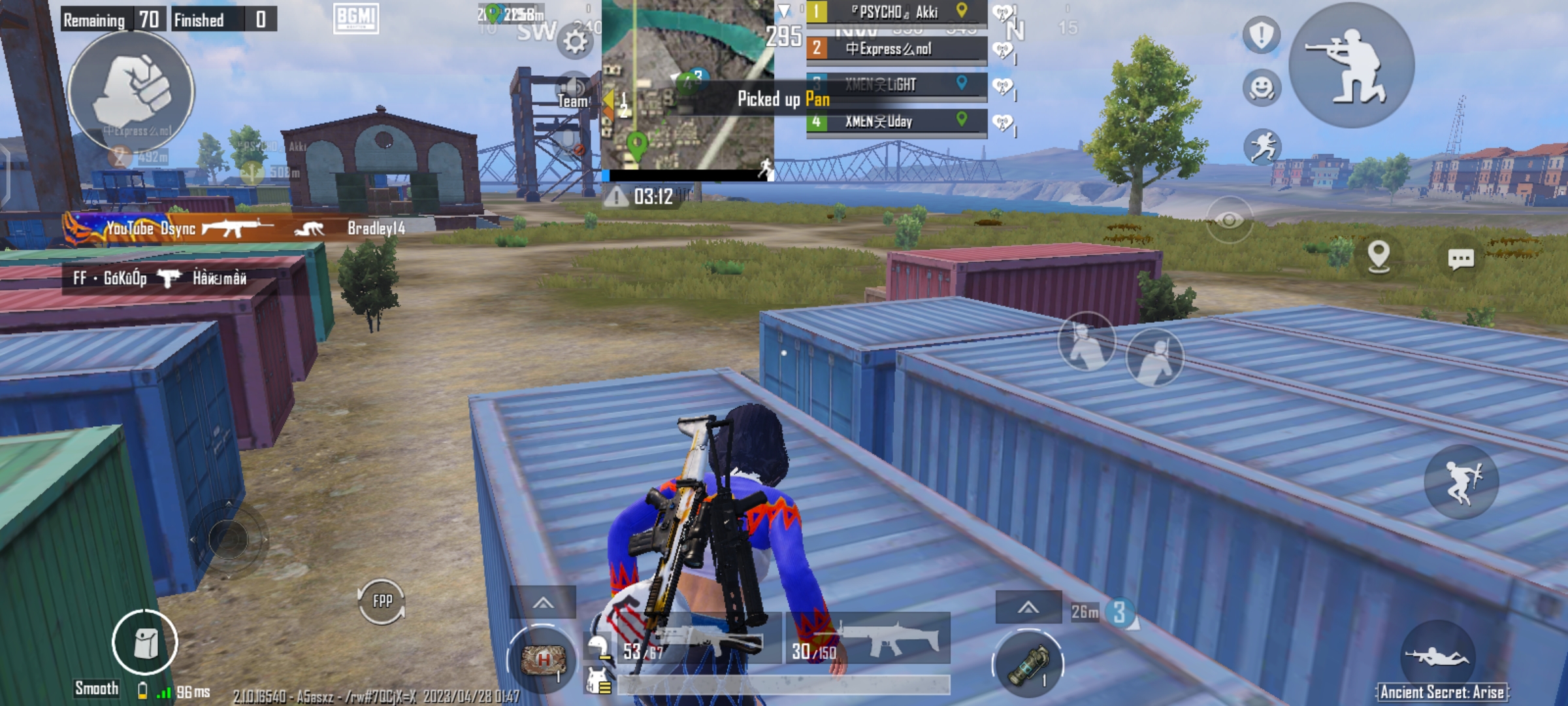Open the settings gear above the minimap
The height and width of the screenshot is (706, 1568).
pos(574,41)
